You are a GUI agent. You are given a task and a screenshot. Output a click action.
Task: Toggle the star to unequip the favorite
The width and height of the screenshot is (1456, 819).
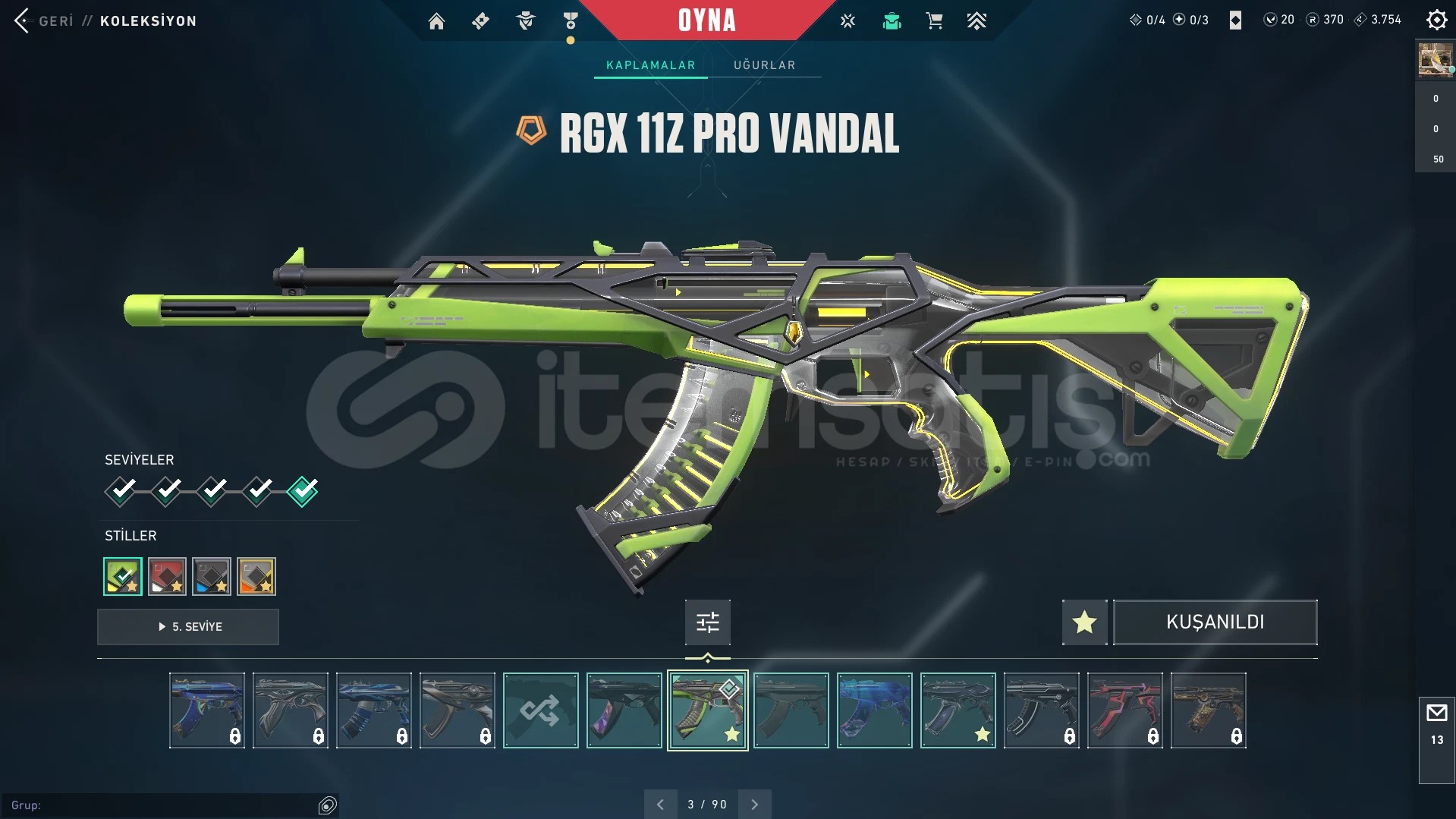[x=1083, y=622]
